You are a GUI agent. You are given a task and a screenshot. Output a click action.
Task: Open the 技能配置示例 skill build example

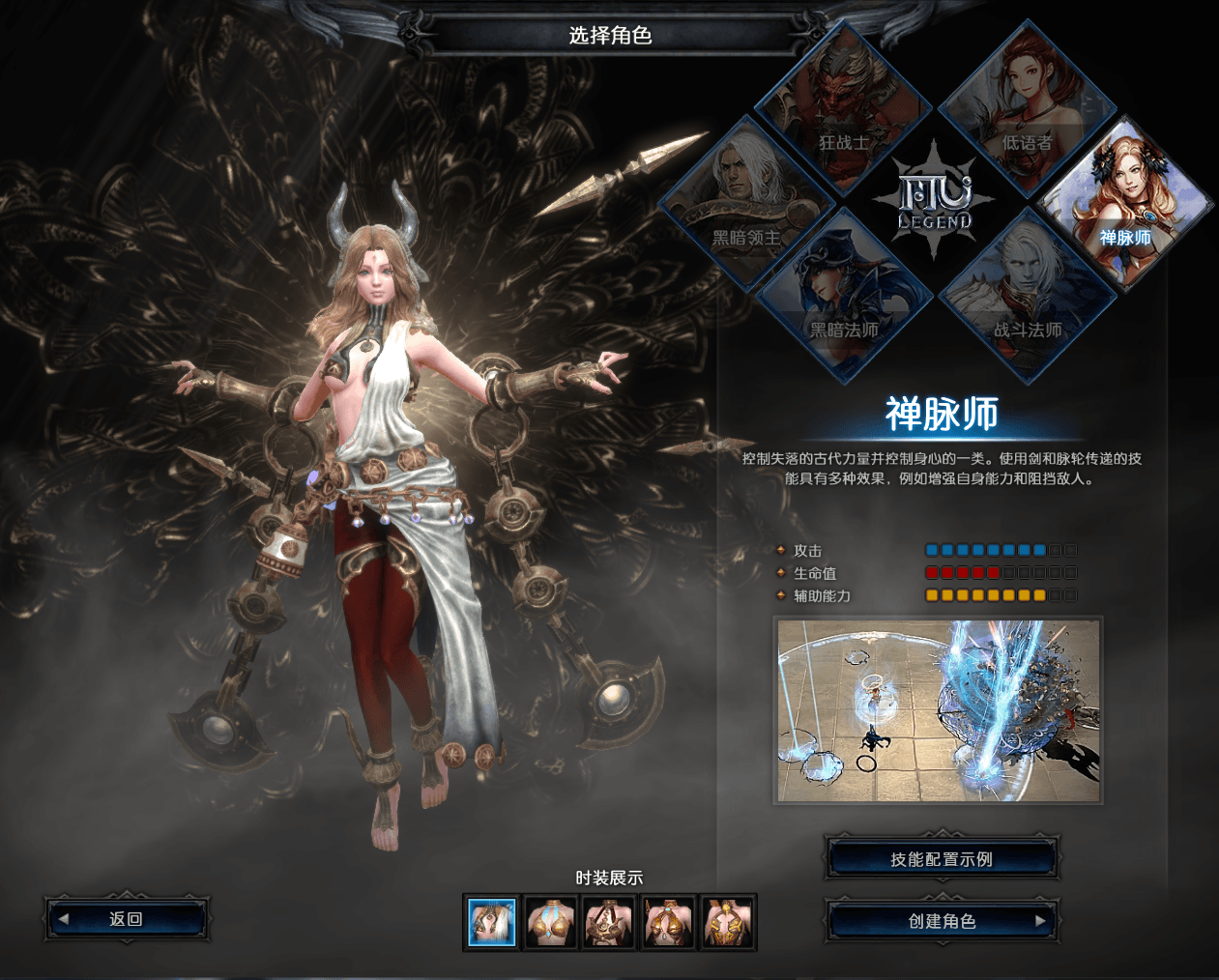pyautogui.click(x=942, y=859)
